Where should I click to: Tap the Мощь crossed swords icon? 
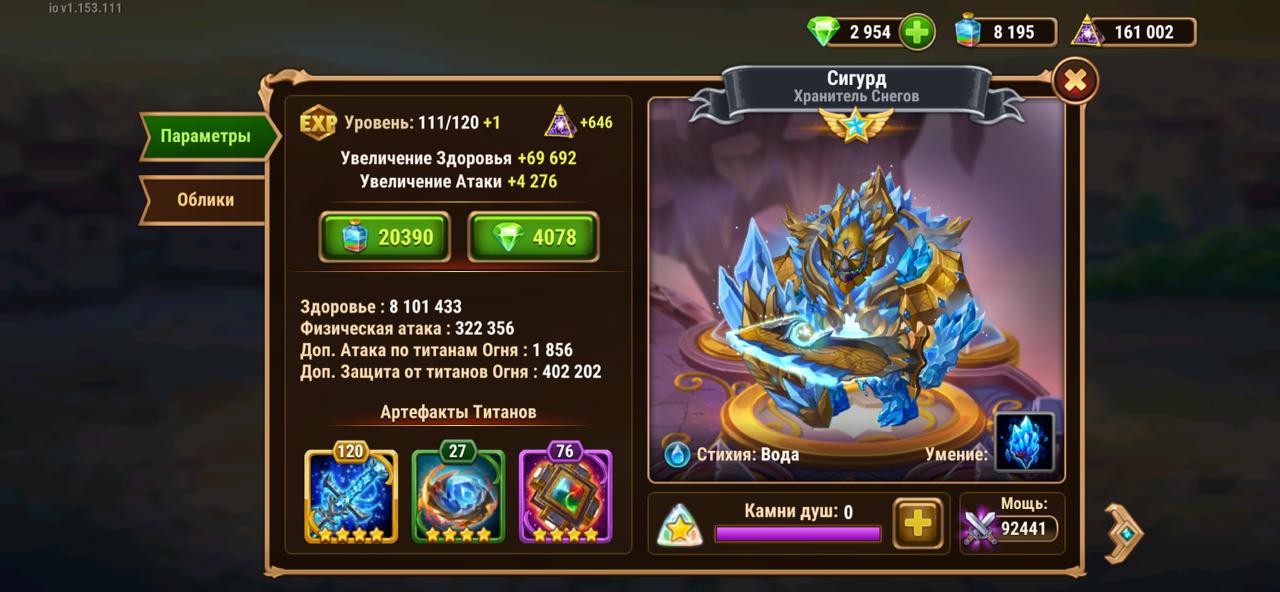(980, 527)
